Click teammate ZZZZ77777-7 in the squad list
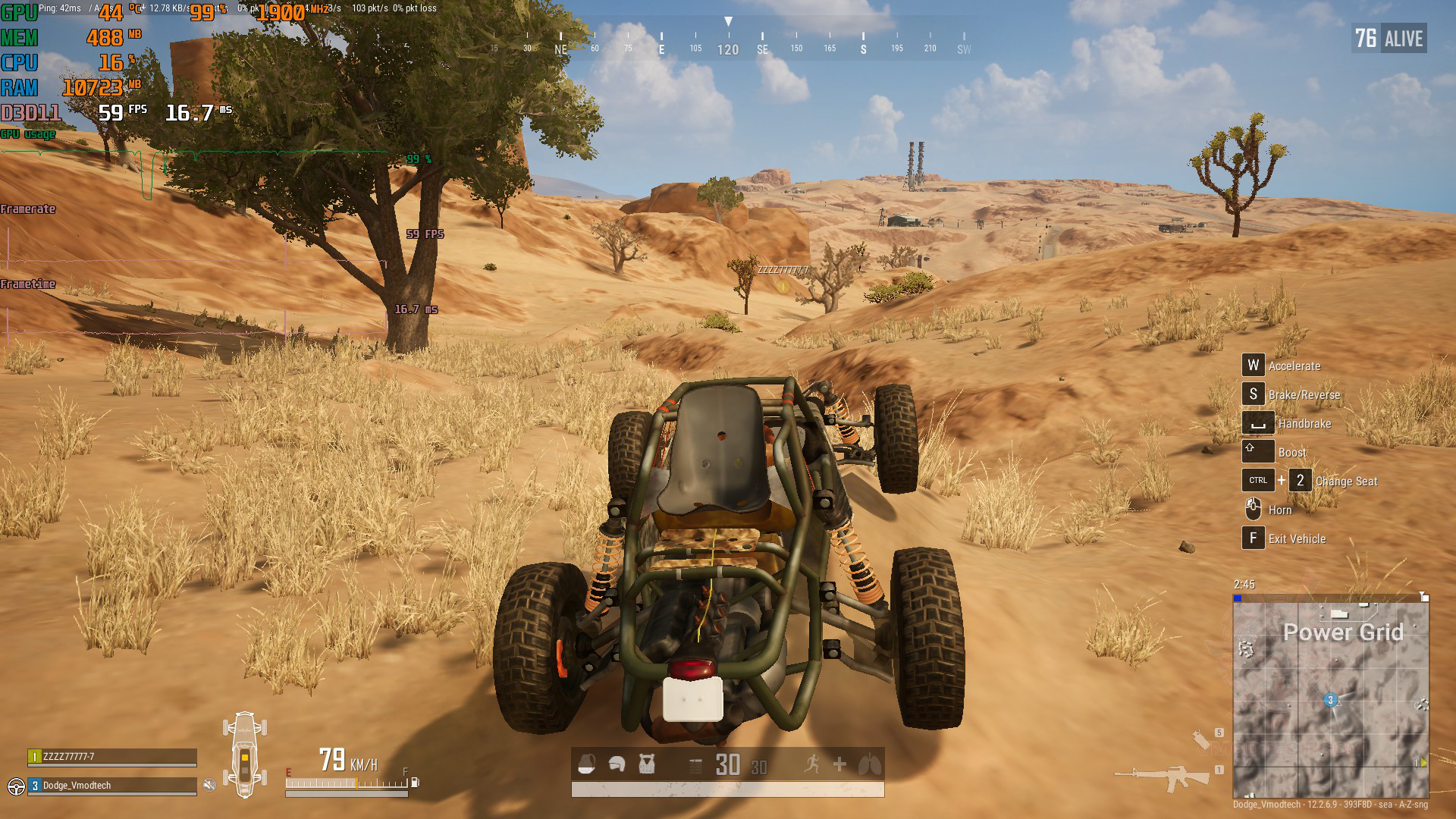1456x819 pixels. click(112, 757)
